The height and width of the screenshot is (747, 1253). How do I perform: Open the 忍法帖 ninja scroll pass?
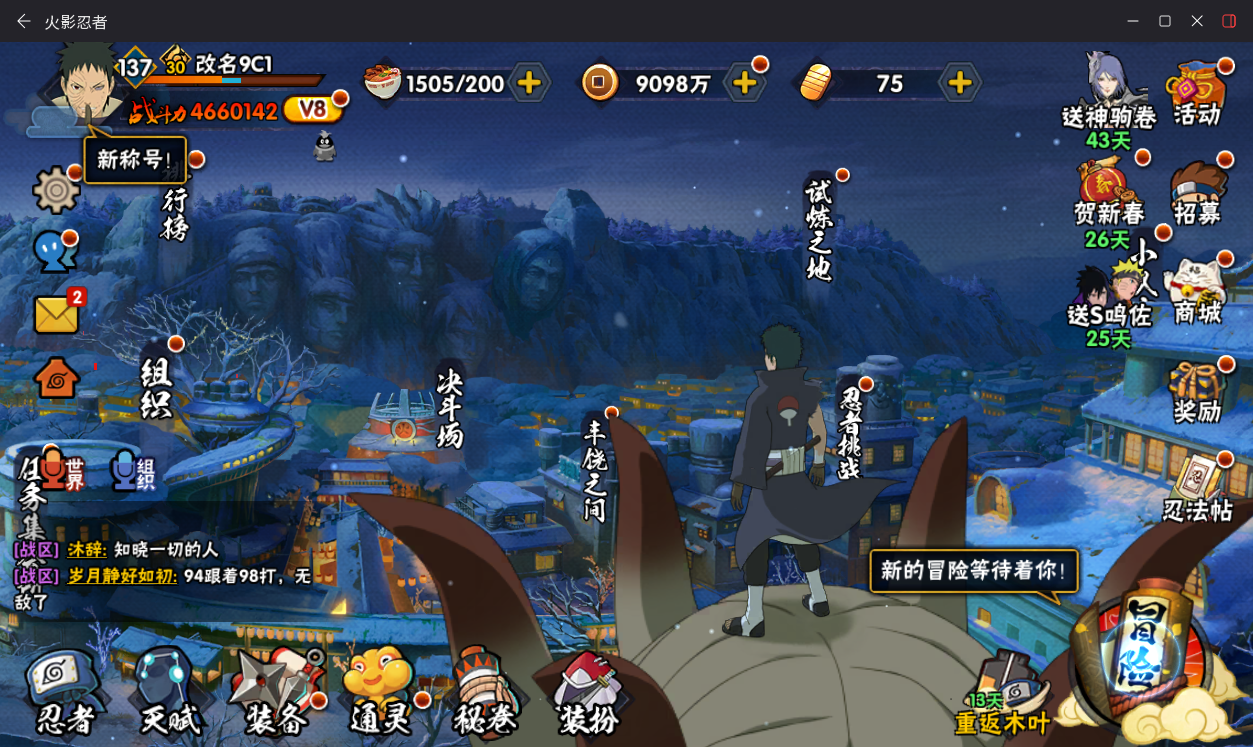pyautogui.click(x=1197, y=489)
